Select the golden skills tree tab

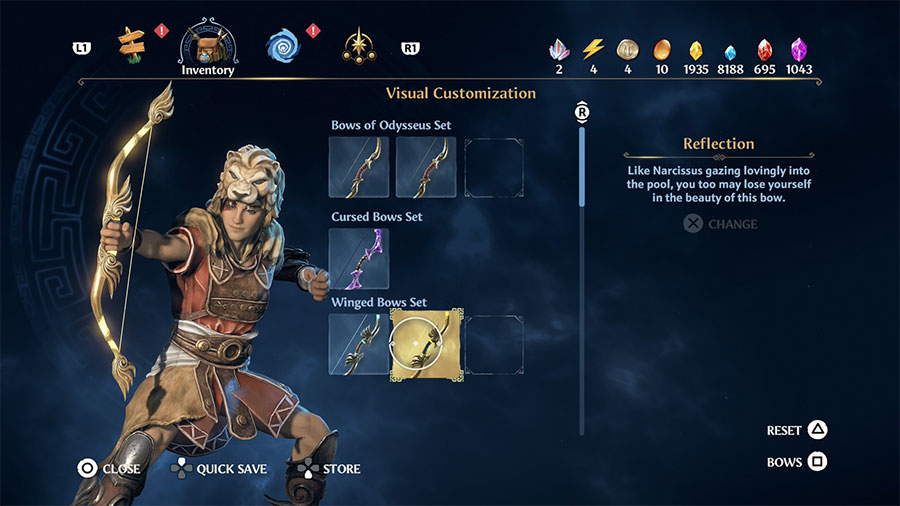pyautogui.click(x=358, y=45)
